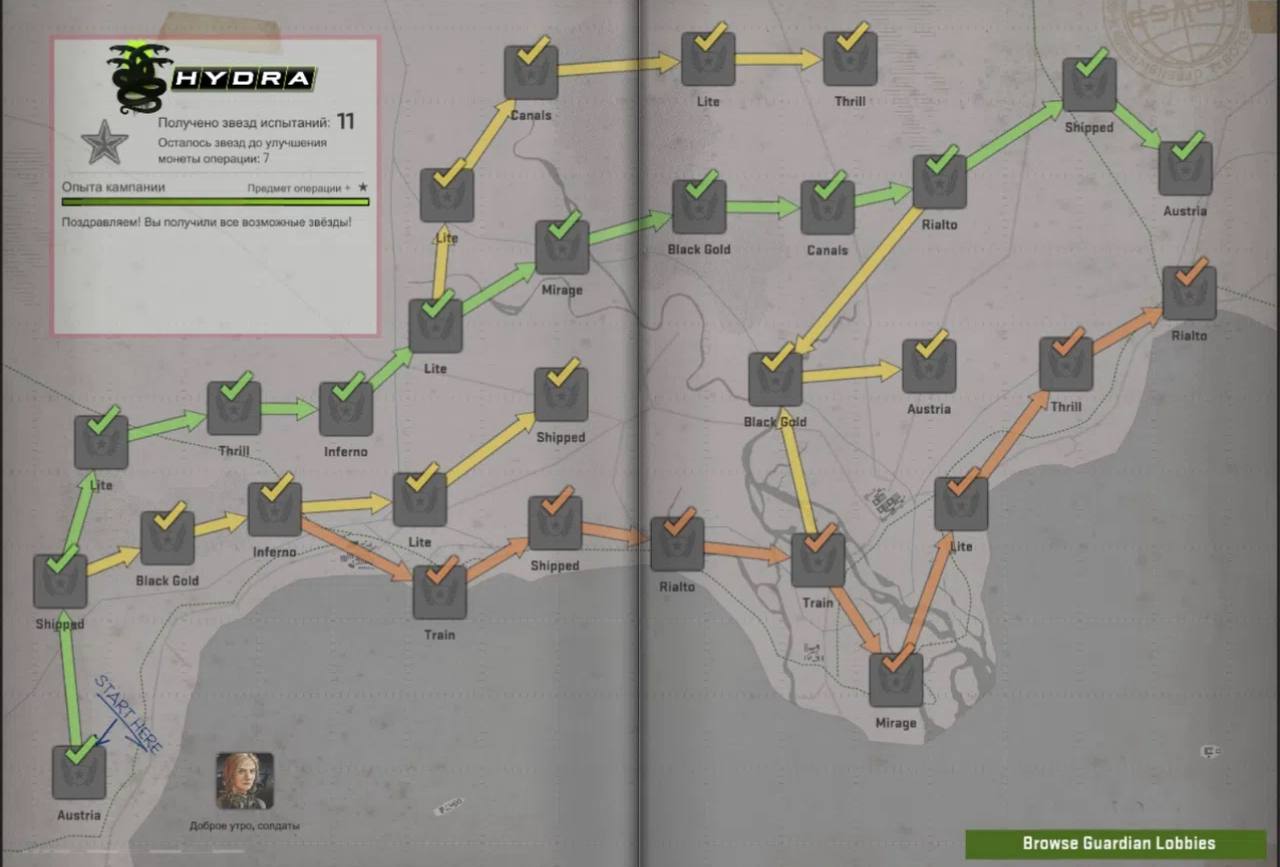
Task: Open the Inferno mission with yellow checkmark
Action: click(x=274, y=509)
